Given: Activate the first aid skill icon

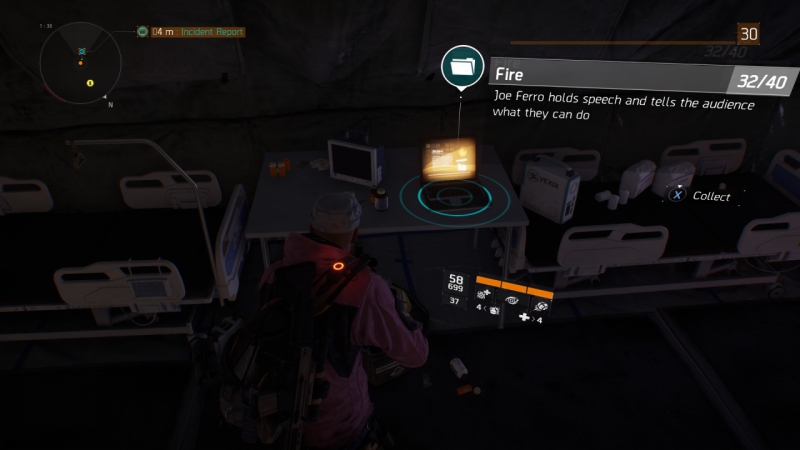Looking at the screenshot, I should (x=484, y=293).
